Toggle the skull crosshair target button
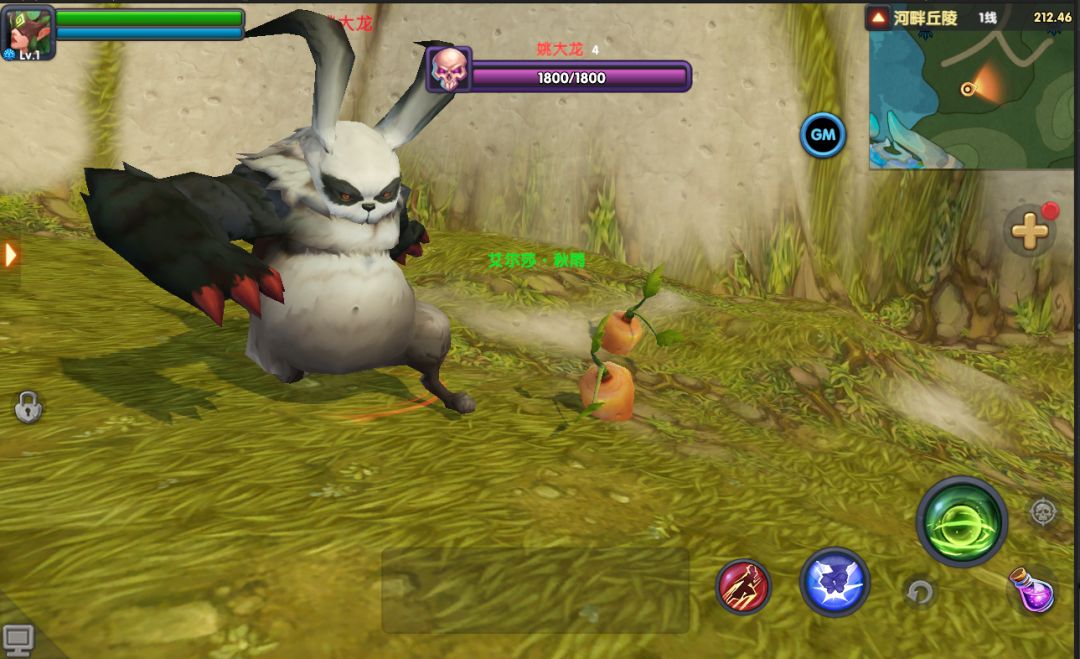1080x659 pixels. click(1043, 512)
